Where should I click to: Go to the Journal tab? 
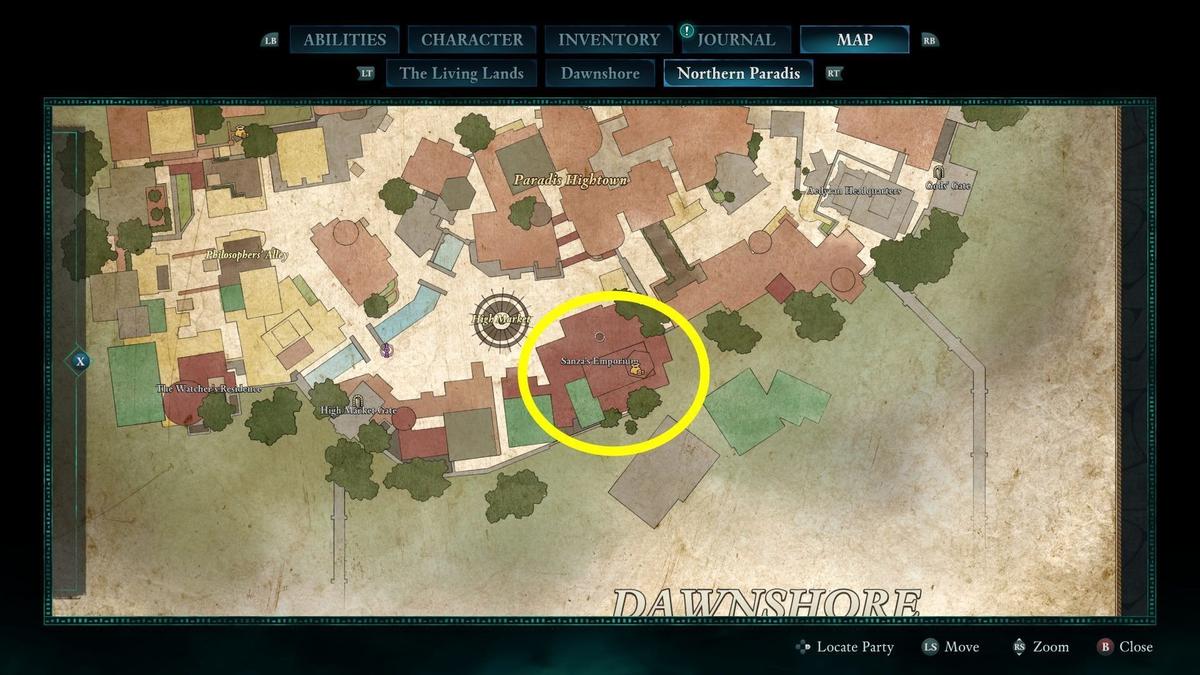coord(736,40)
